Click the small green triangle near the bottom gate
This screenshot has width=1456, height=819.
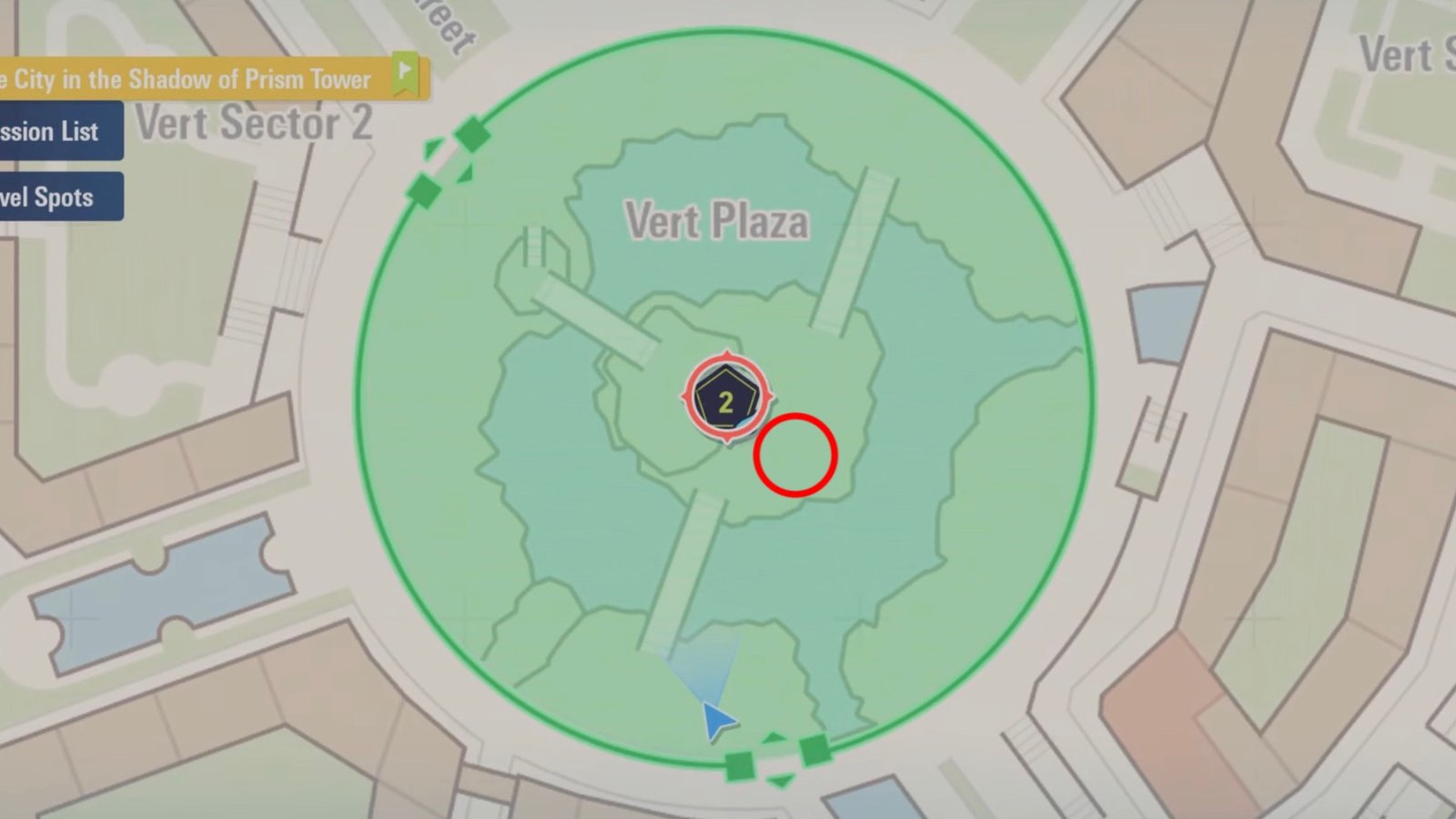pyautogui.click(x=773, y=737)
